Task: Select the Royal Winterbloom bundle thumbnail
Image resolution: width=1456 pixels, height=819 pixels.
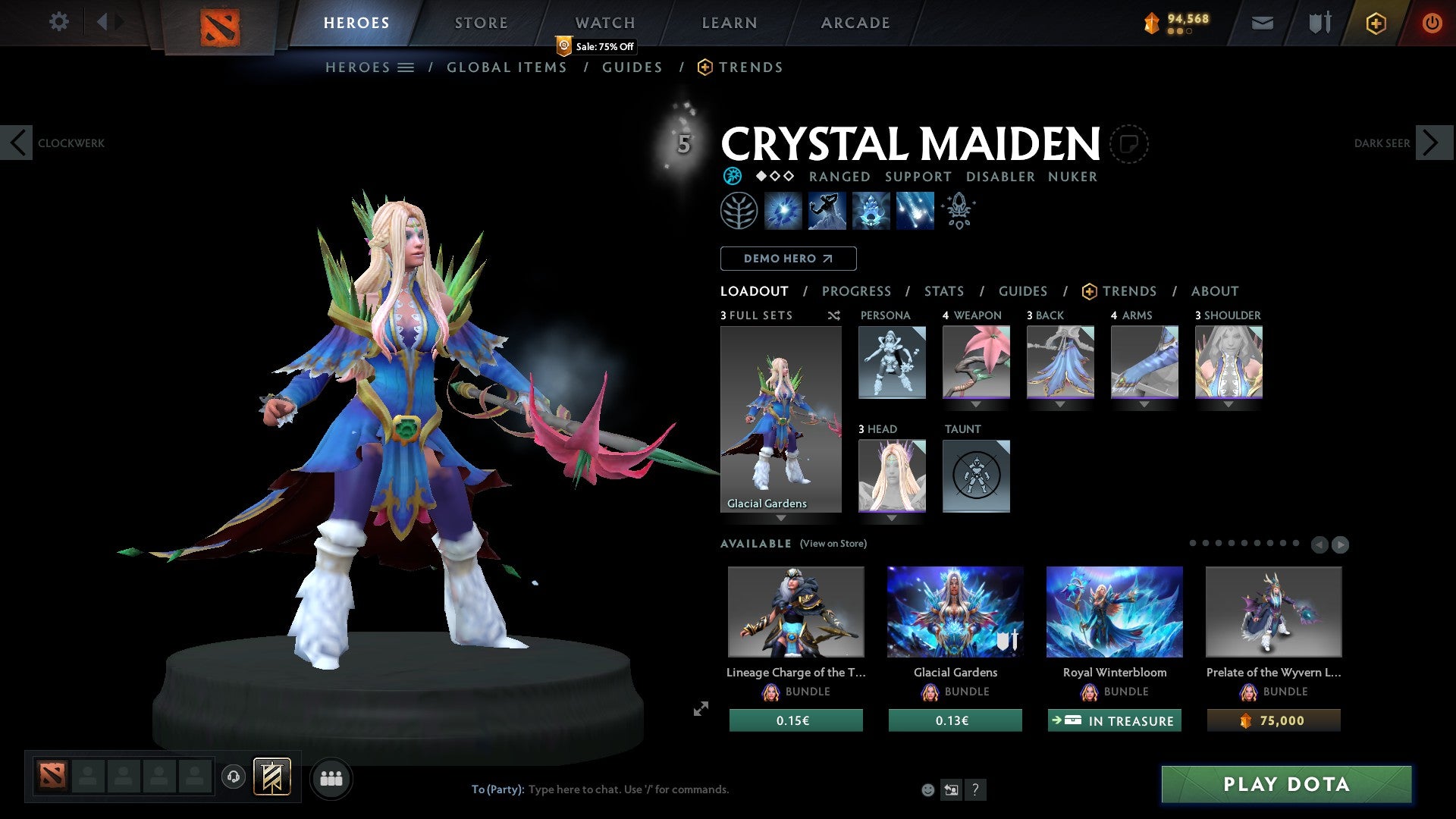Action: tap(1114, 611)
